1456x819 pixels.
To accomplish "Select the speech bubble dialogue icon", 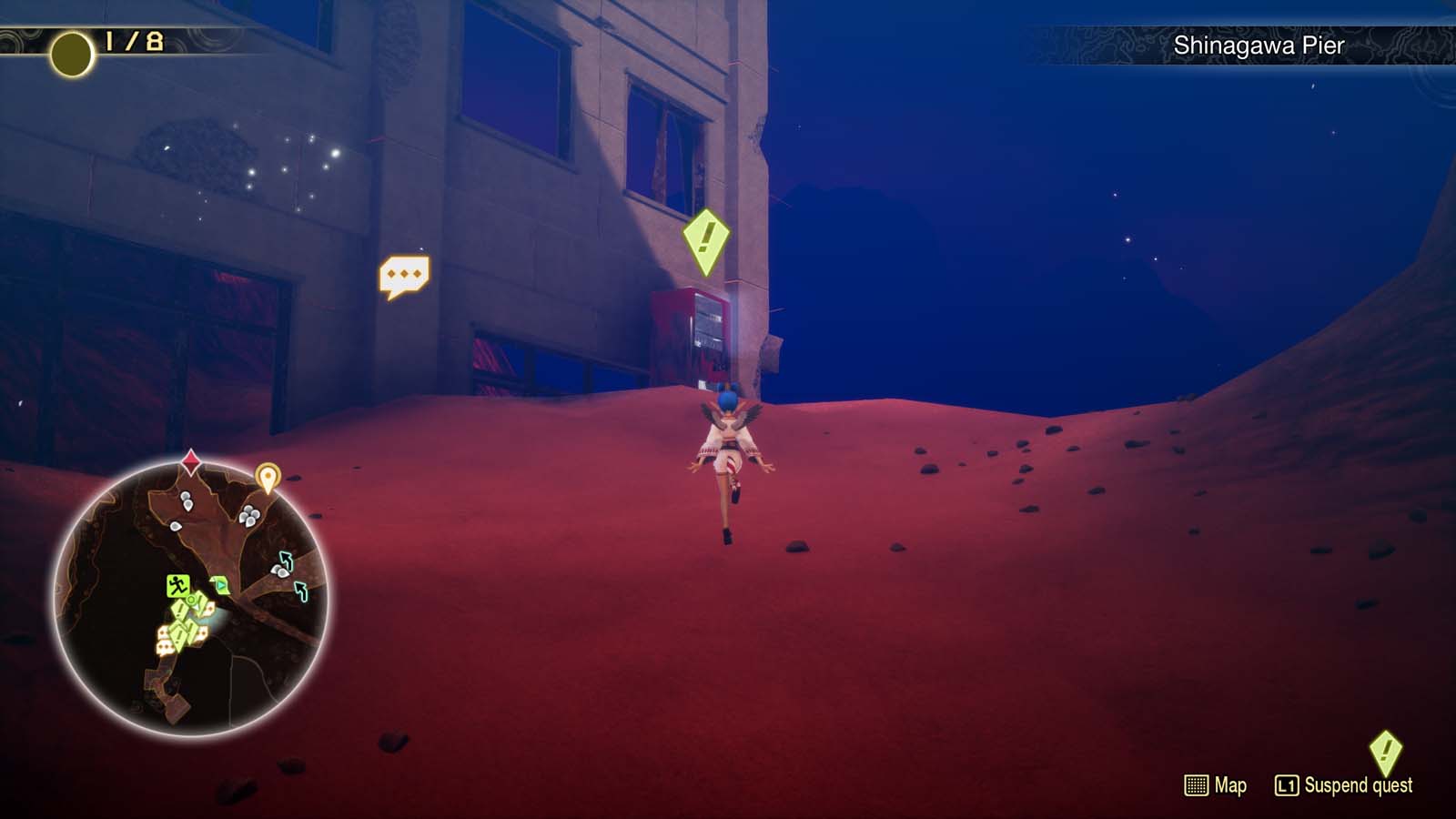I will [x=407, y=275].
